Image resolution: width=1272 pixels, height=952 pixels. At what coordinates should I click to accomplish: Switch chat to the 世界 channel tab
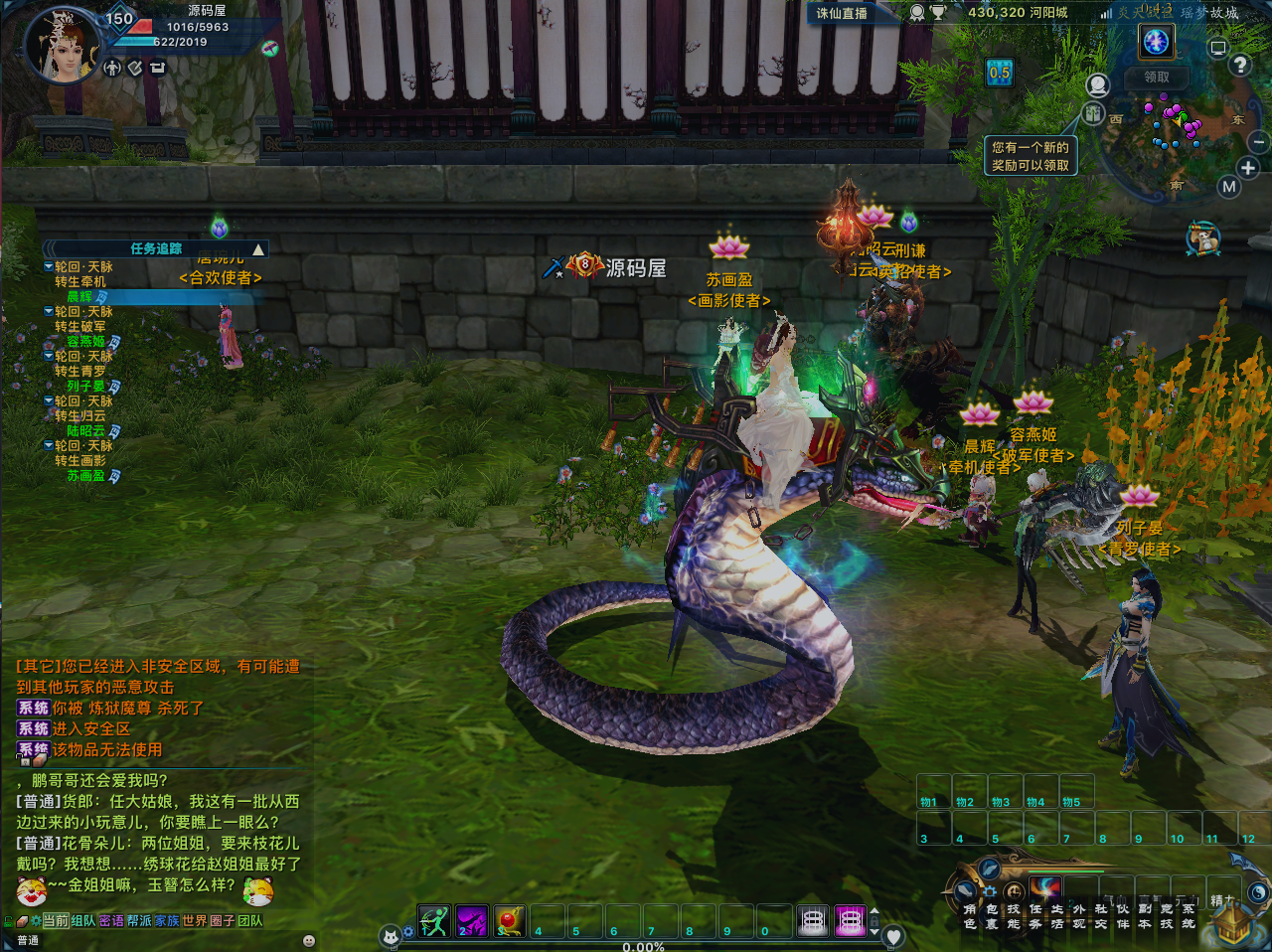(x=194, y=921)
